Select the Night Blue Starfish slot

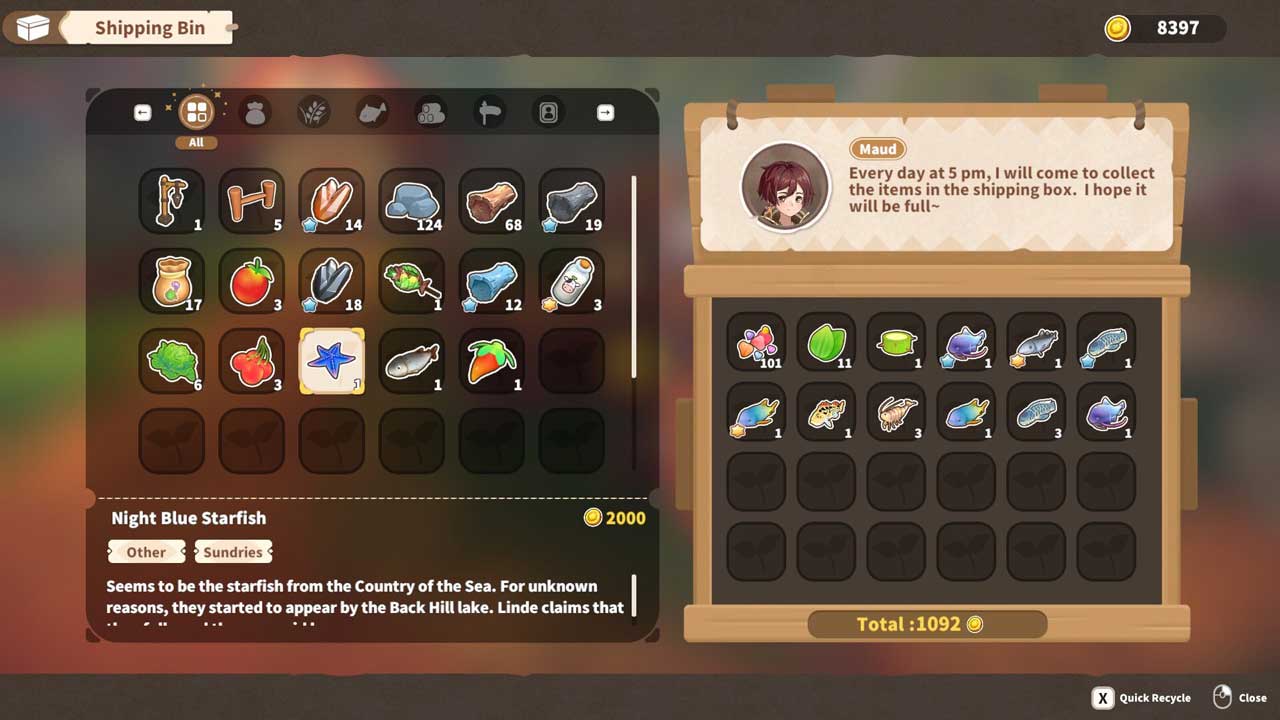tap(332, 361)
